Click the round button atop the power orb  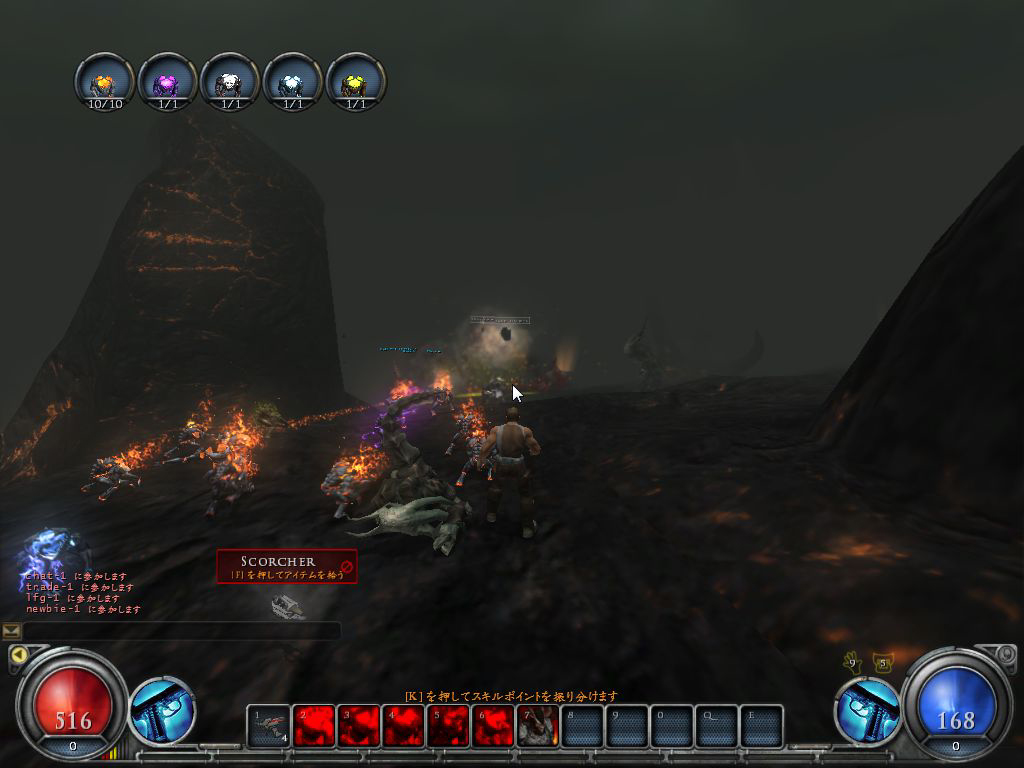click(1005, 654)
